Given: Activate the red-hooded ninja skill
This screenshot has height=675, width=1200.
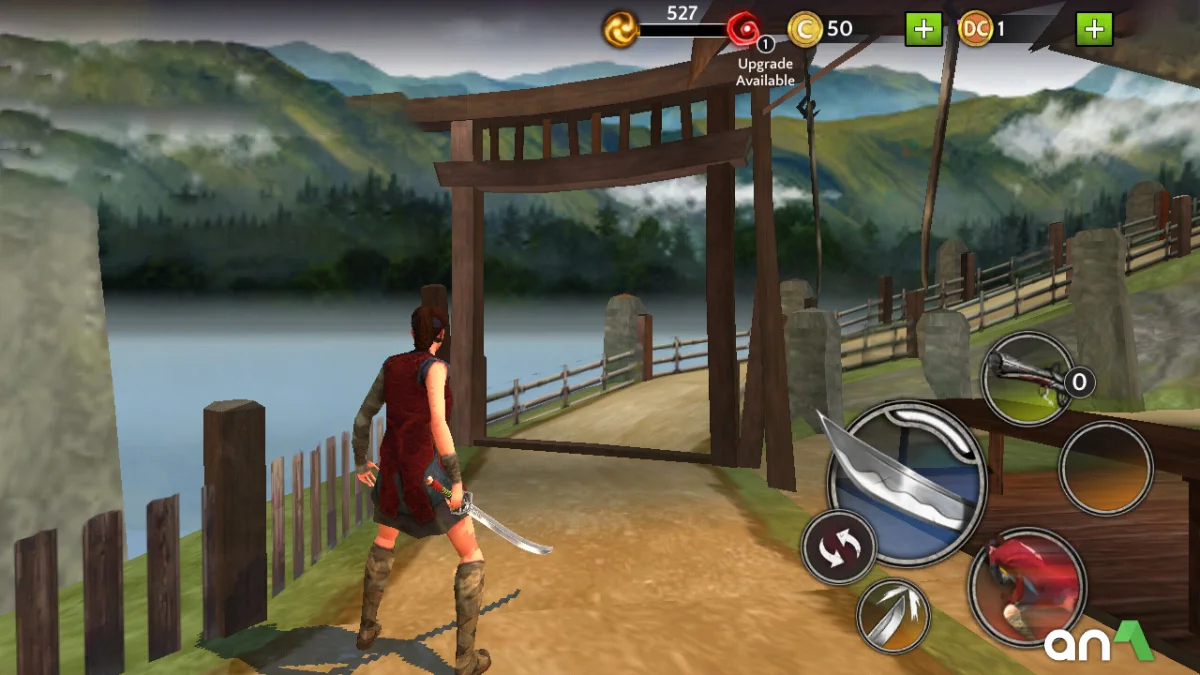Looking at the screenshot, I should coord(1027,586).
